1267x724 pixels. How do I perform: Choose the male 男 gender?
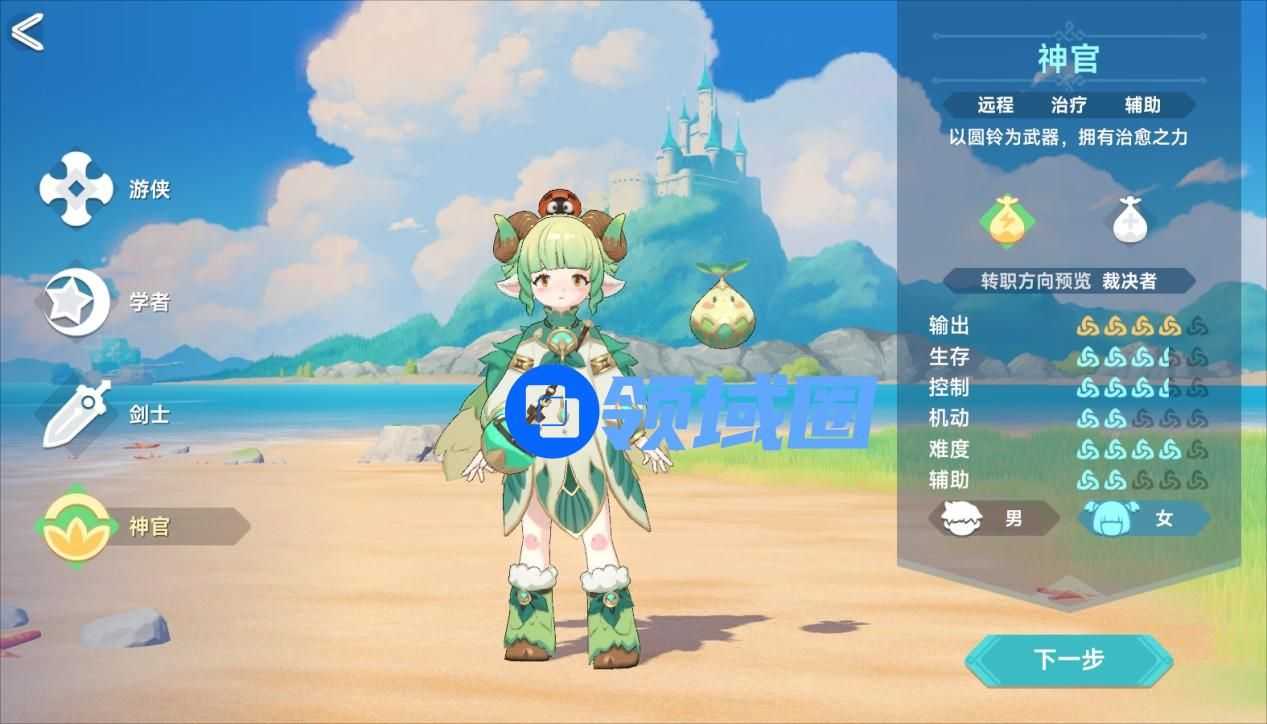point(994,519)
